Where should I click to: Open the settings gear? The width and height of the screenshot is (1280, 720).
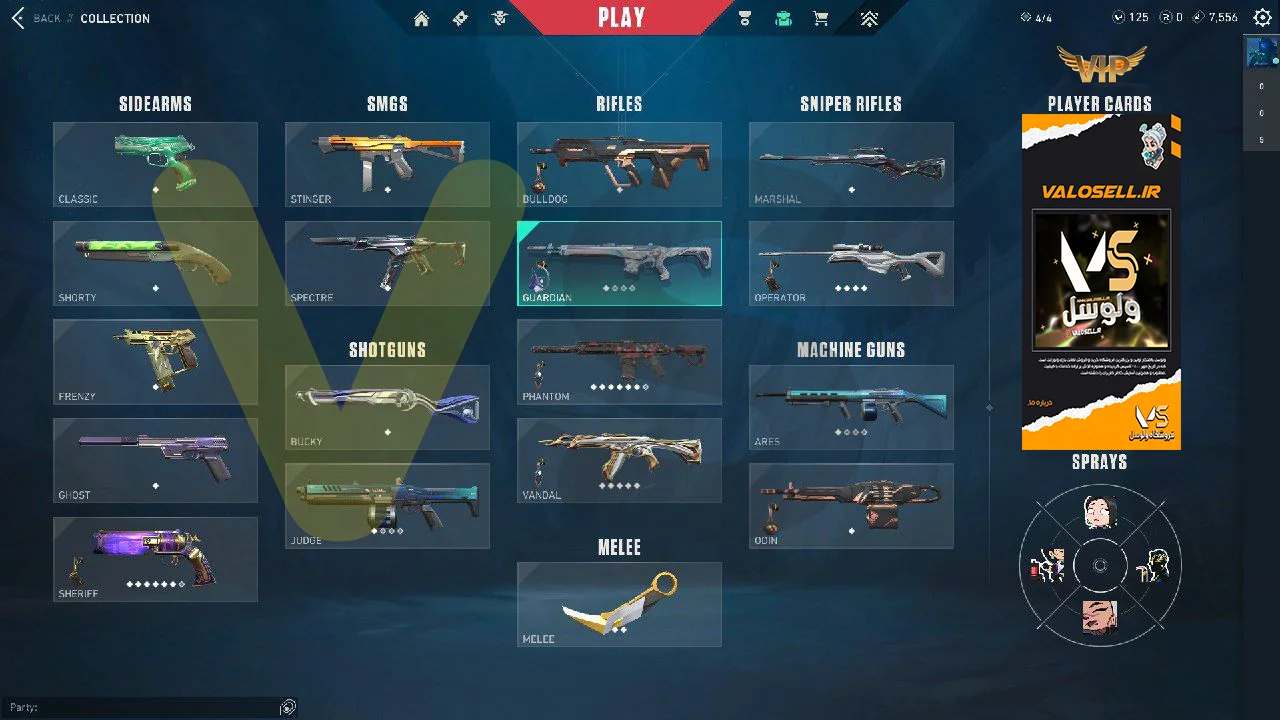pos(1262,18)
